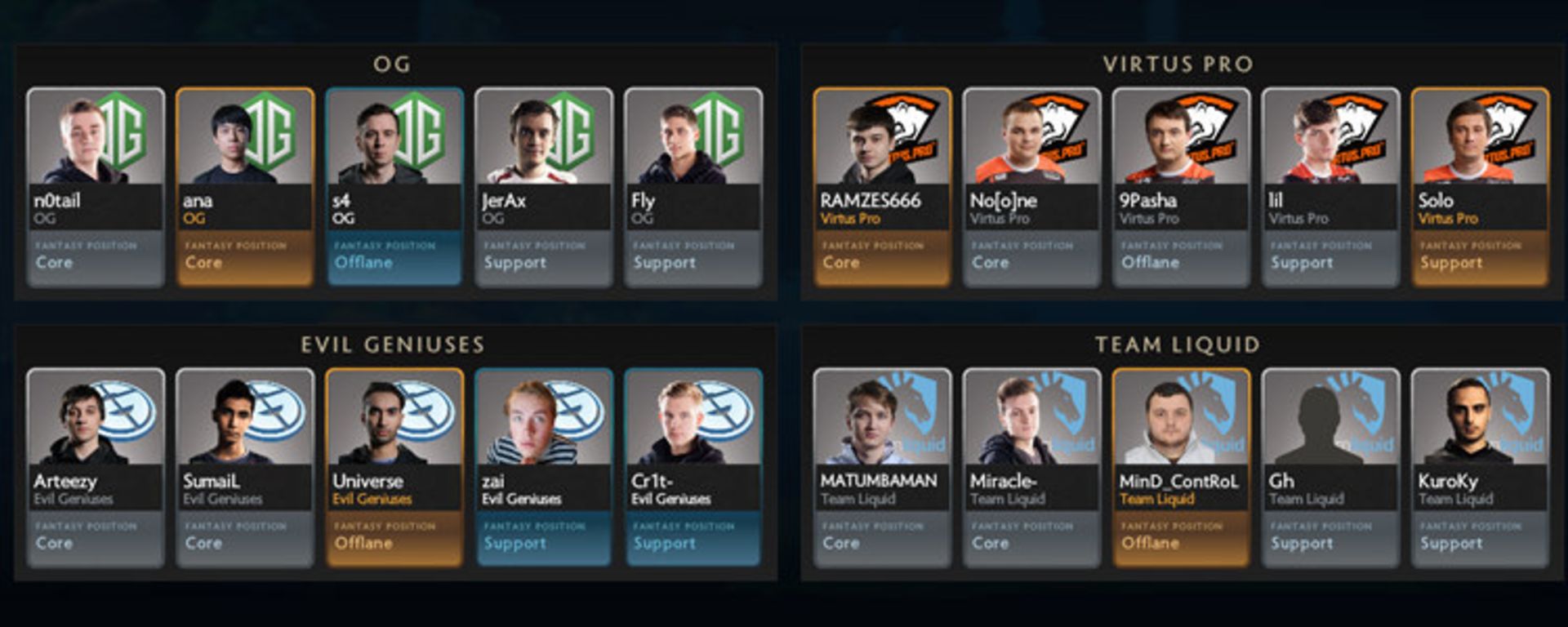Viewport: 1568px width, 627px height.
Task: Click the Cr1t- player card
Action: (x=693, y=468)
